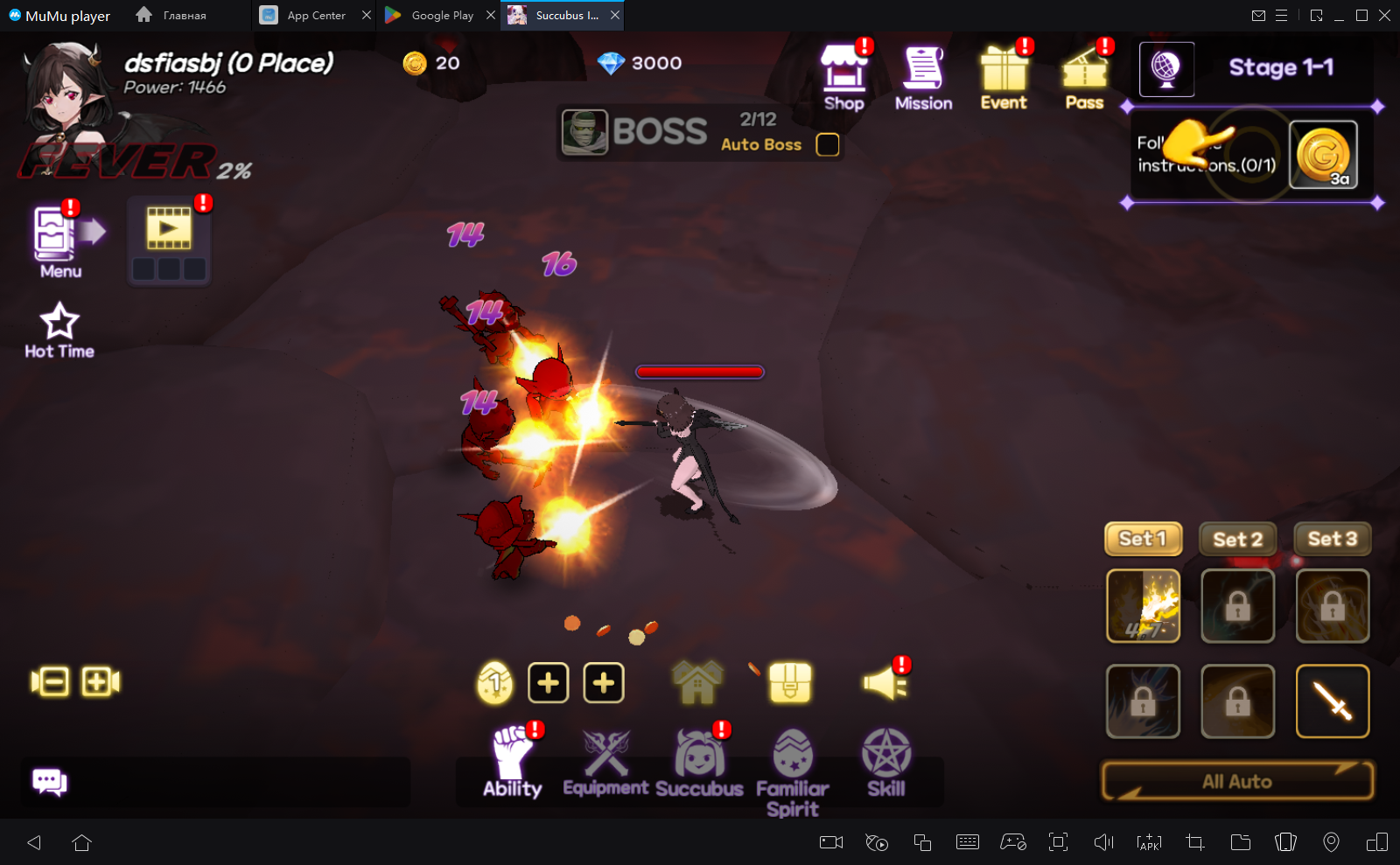The height and width of the screenshot is (865, 1400).
Task: Switch to the Succubus tab
Action: click(699, 763)
